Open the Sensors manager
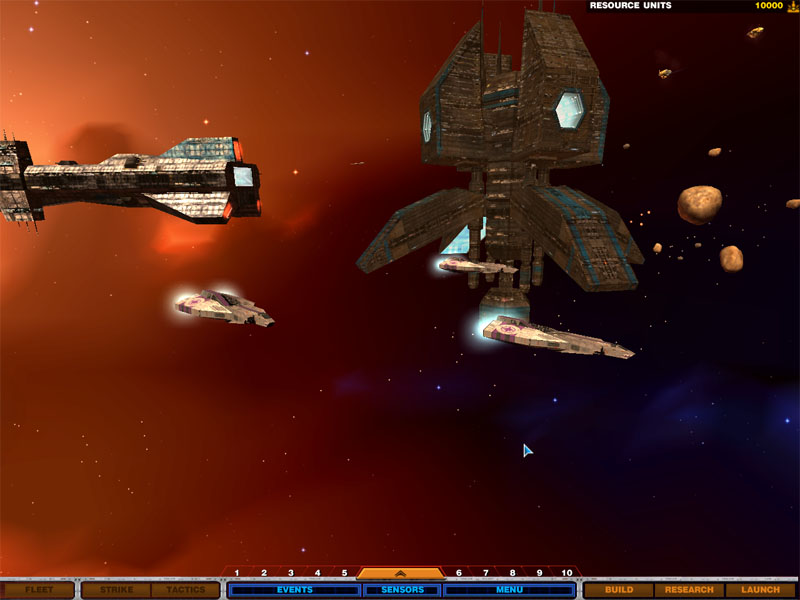Viewport: 800px width, 600px height. point(402,590)
